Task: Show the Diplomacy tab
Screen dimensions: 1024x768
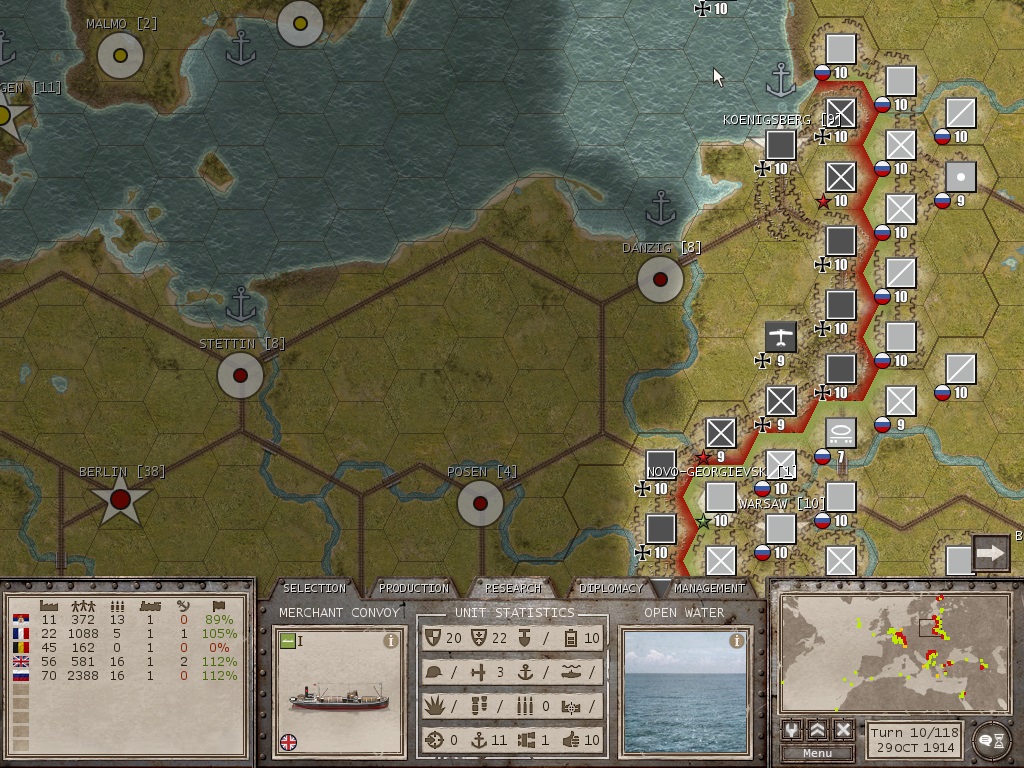Action: (610, 588)
